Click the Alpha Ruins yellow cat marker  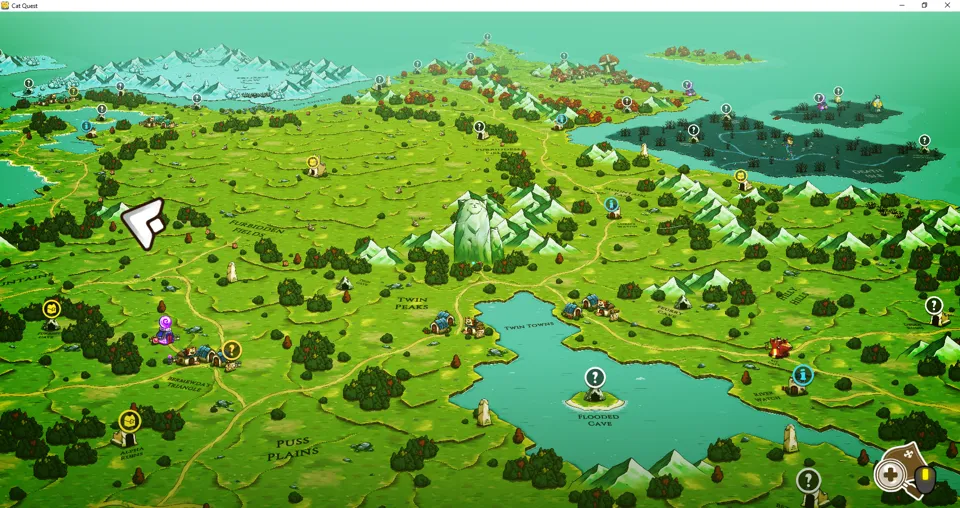(129, 422)
